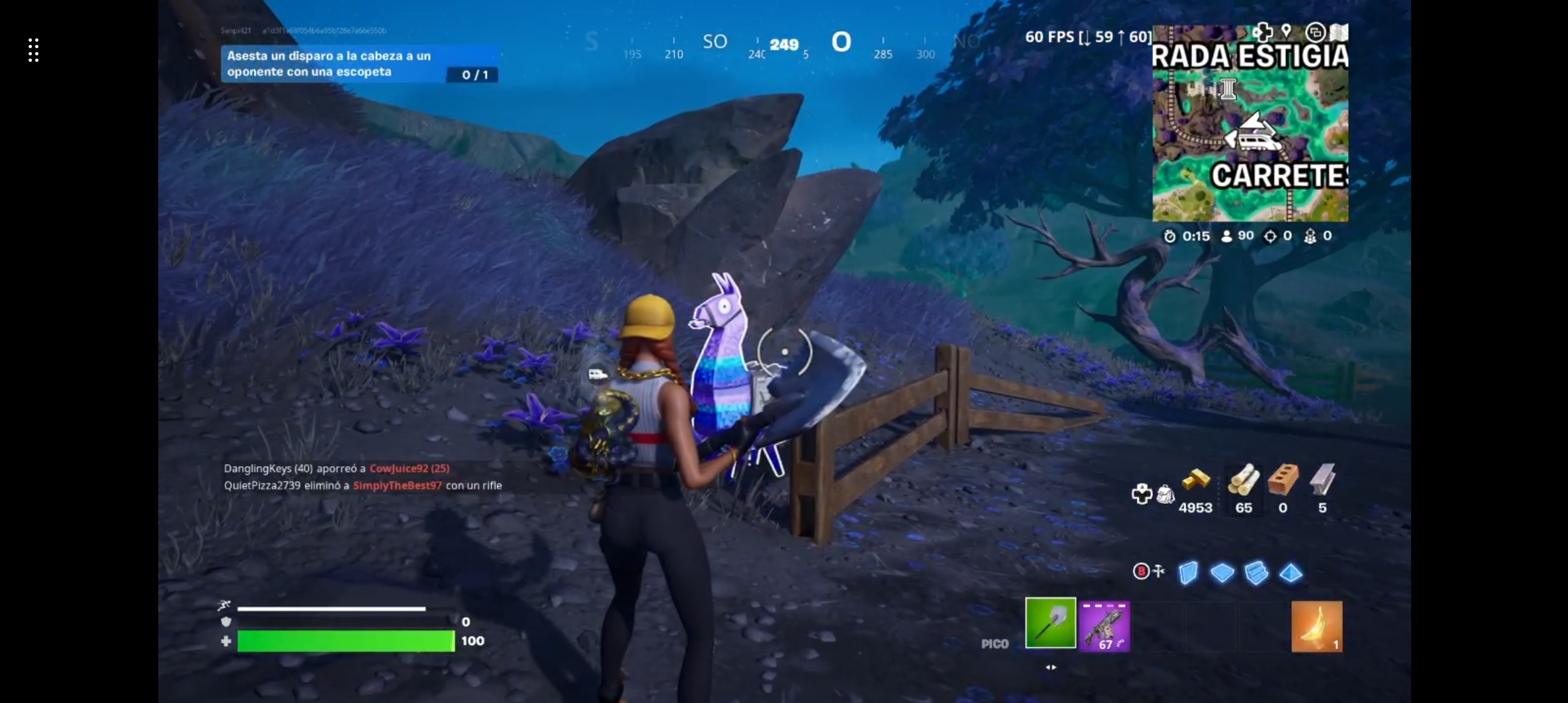Choose the stairs building piece
Viewport: 1568px width, 703px height.
click(x=1256, y=573)
